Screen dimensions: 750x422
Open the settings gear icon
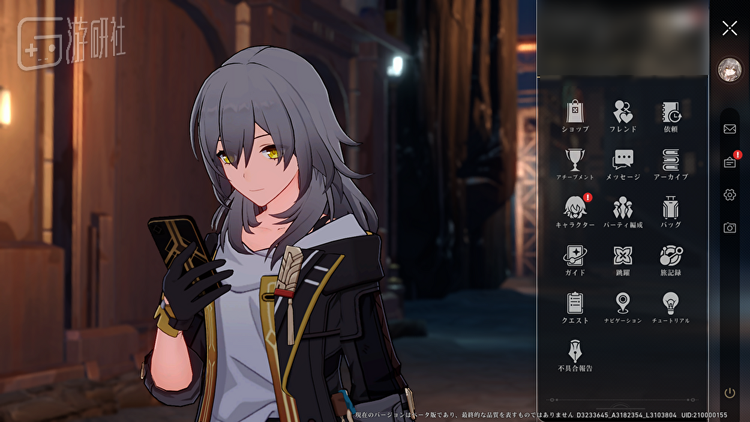click(x=730, y=195)
